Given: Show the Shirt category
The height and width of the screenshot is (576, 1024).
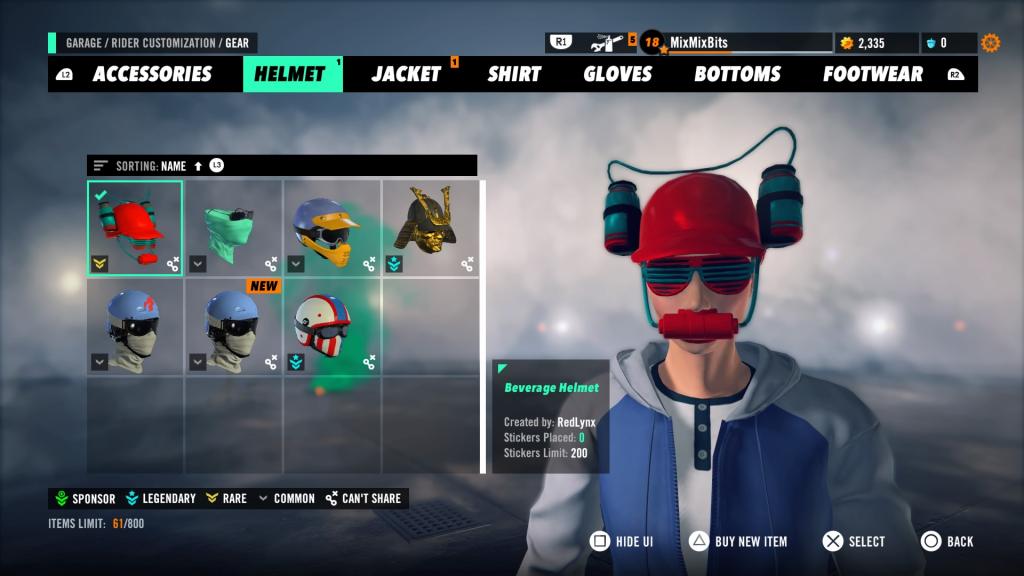Looking at the screenshot, I should coord(514,74).
